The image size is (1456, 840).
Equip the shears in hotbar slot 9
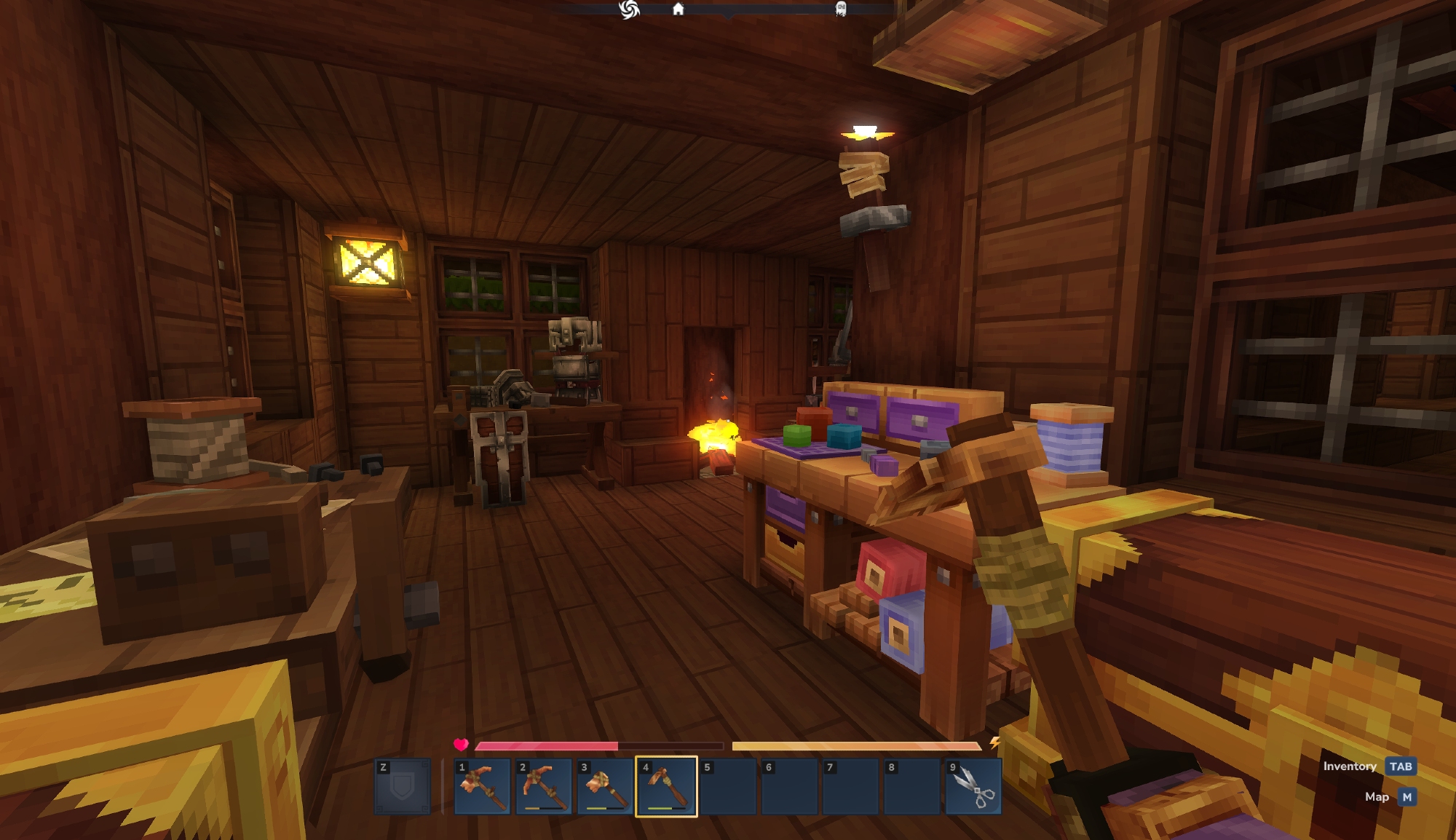[973, 787]
